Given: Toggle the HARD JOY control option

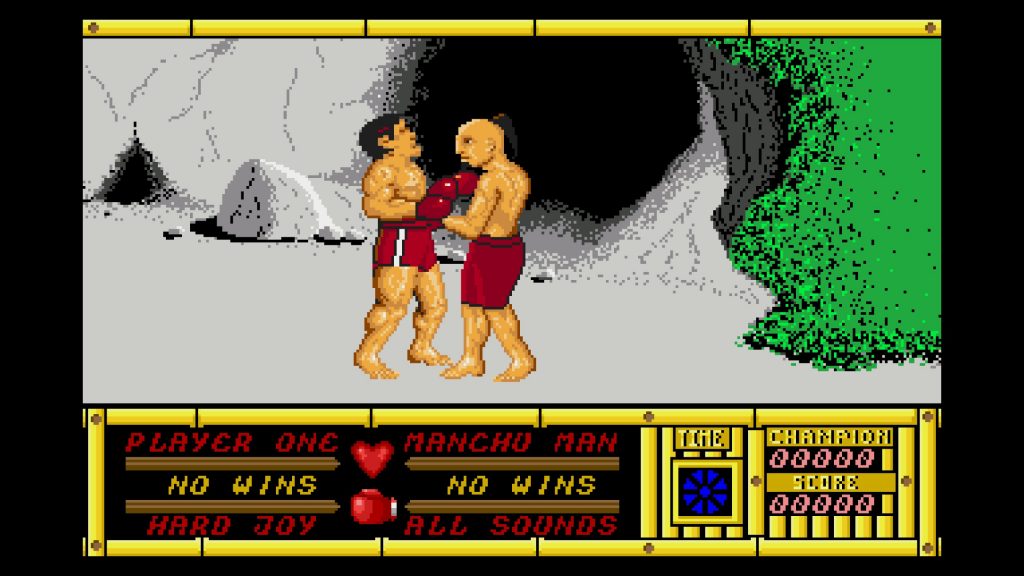Looking at the screenshot, I should click(x=219, y=524).
